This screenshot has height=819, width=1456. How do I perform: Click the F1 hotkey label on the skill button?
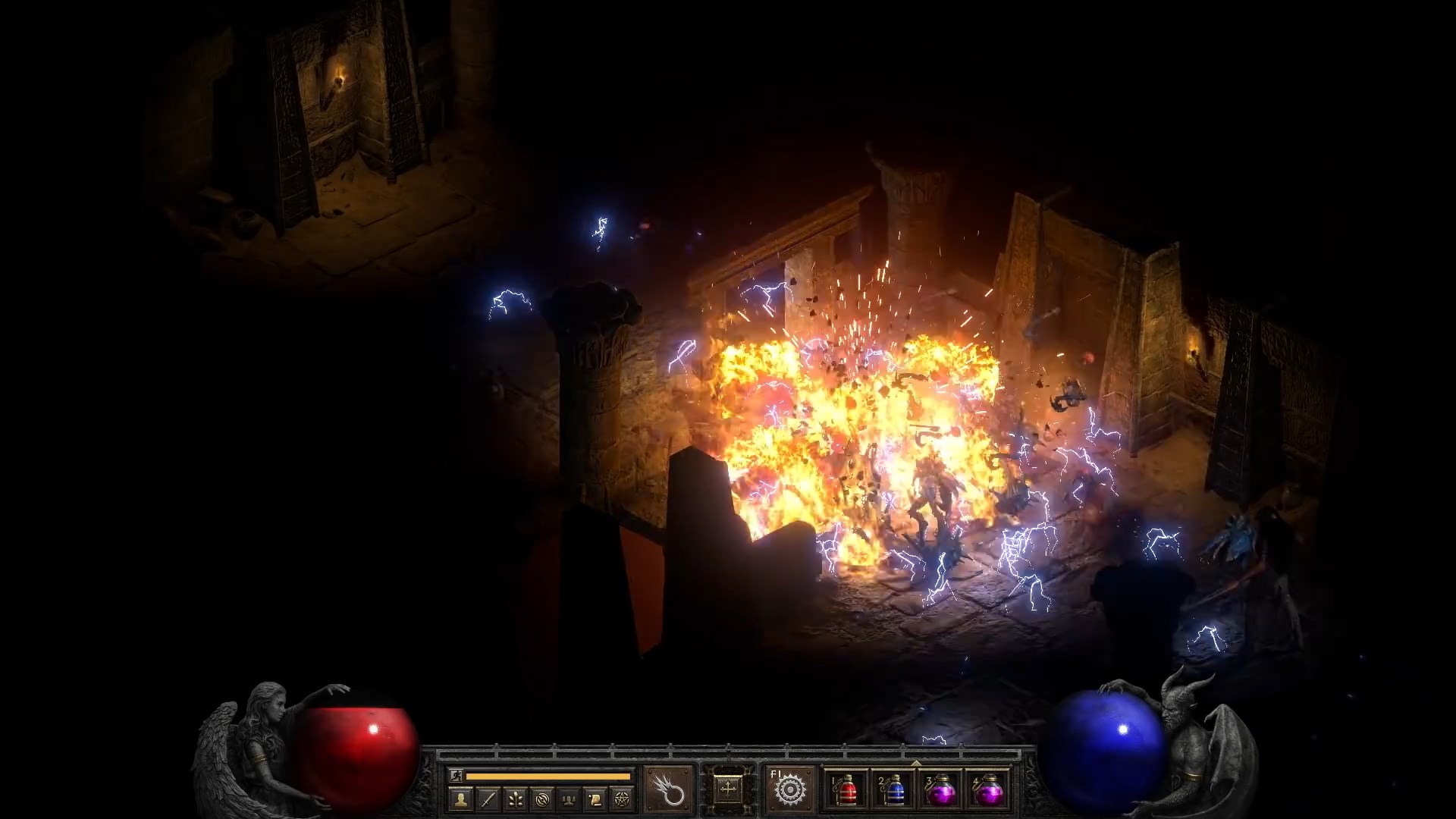click(x=776, y=773)
